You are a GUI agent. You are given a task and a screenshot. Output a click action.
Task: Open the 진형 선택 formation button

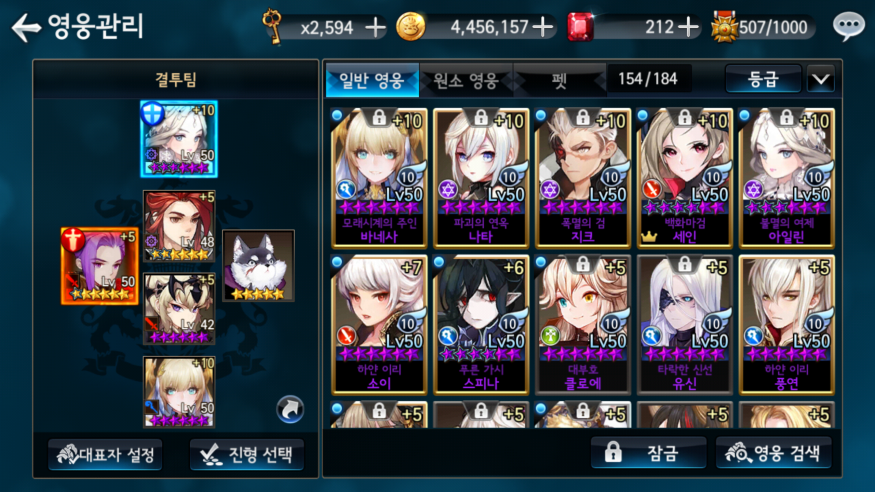pos(247,455)
